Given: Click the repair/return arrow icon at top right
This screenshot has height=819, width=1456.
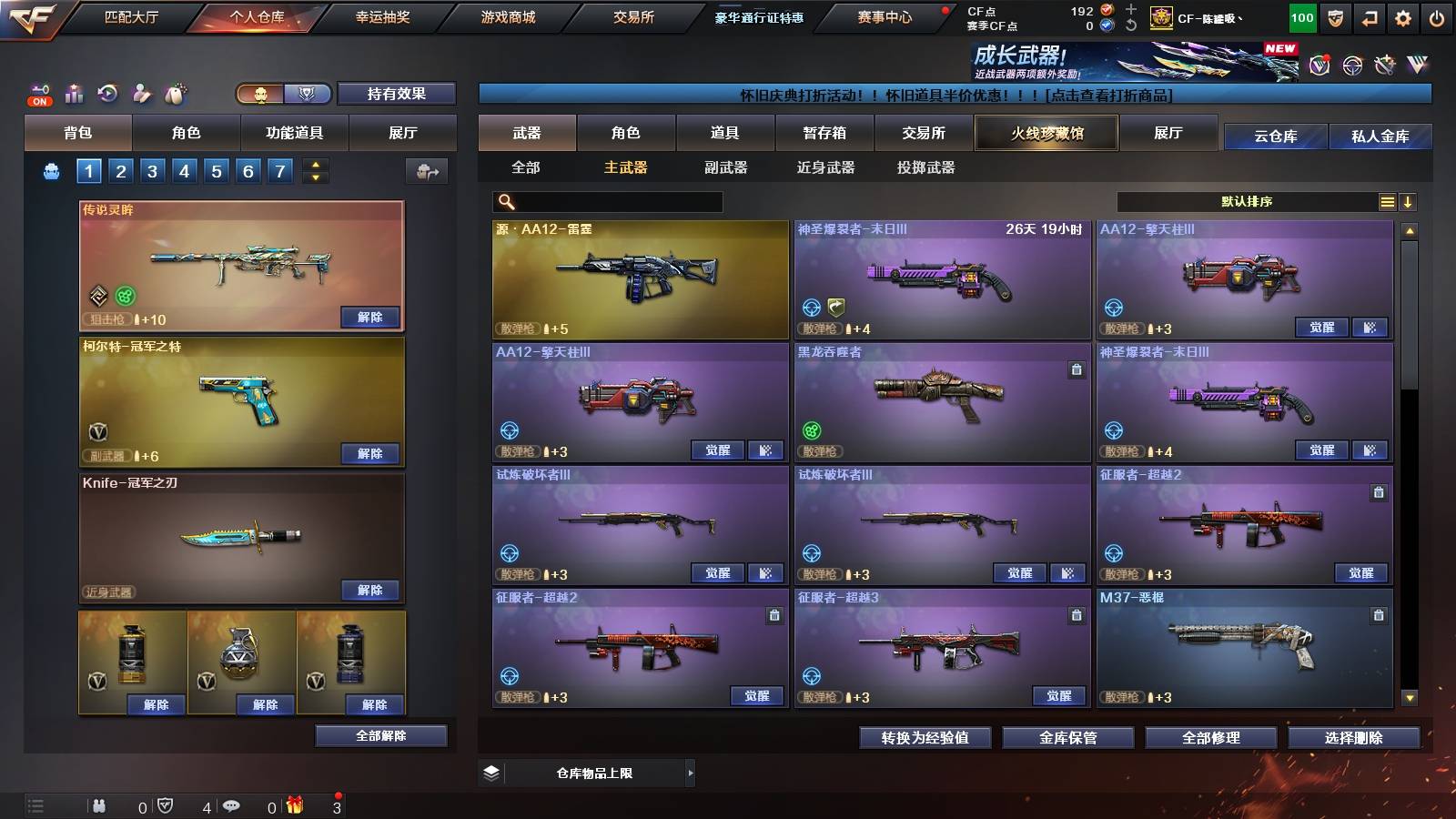Looking at the screenshot, I should [x=1369, y=17].
